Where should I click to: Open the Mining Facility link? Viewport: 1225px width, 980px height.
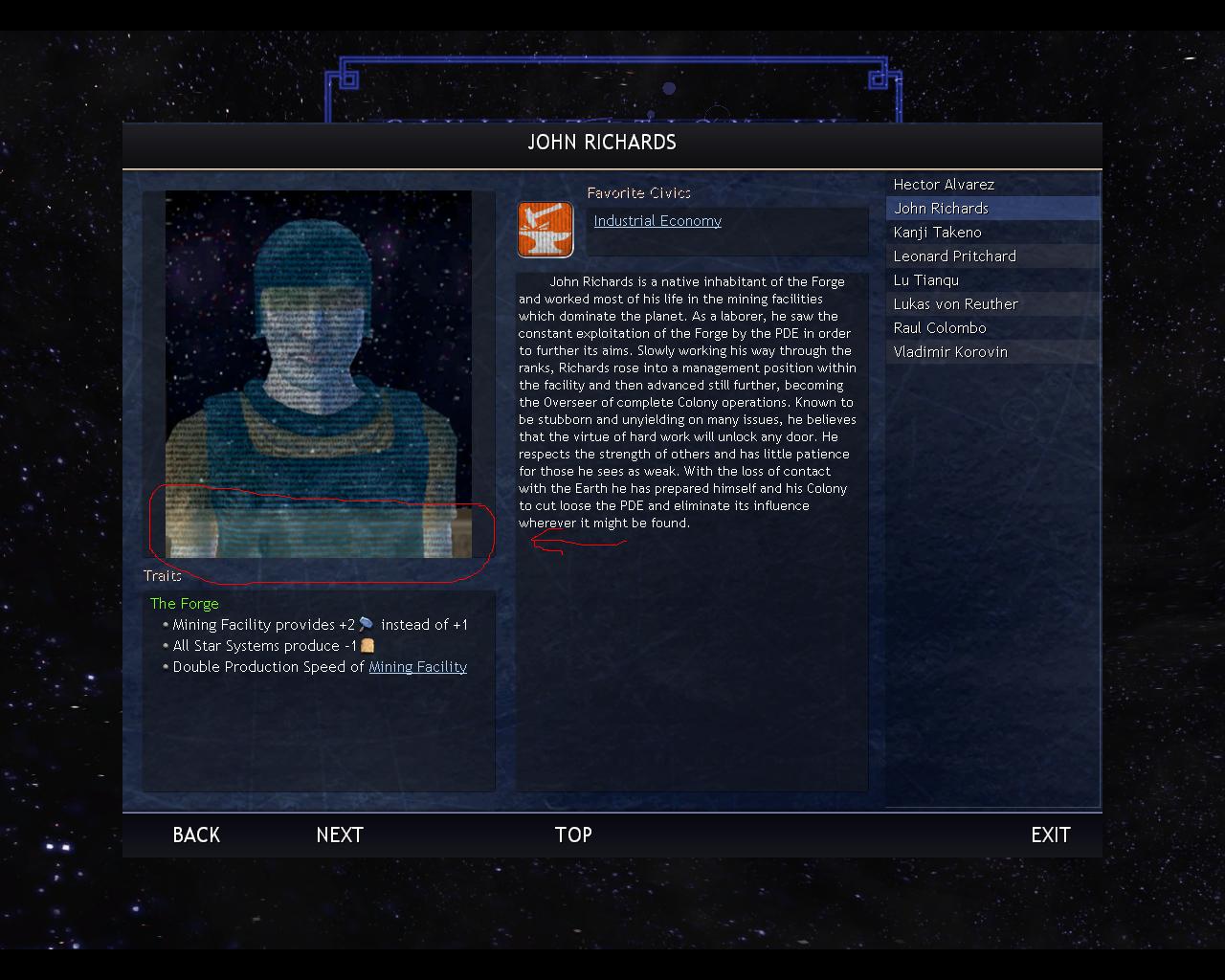click(x=417, y=667)
